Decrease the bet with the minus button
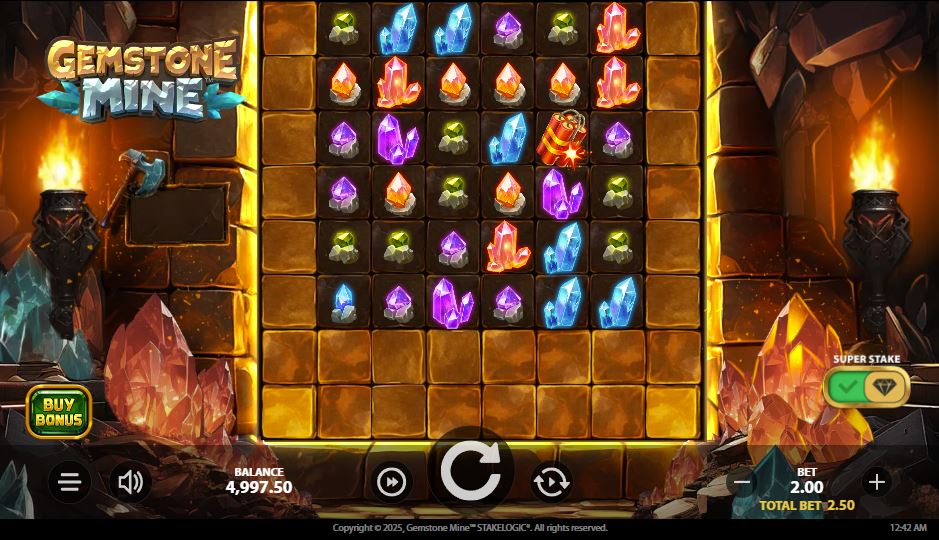The image size is (939, 540). 742,482
